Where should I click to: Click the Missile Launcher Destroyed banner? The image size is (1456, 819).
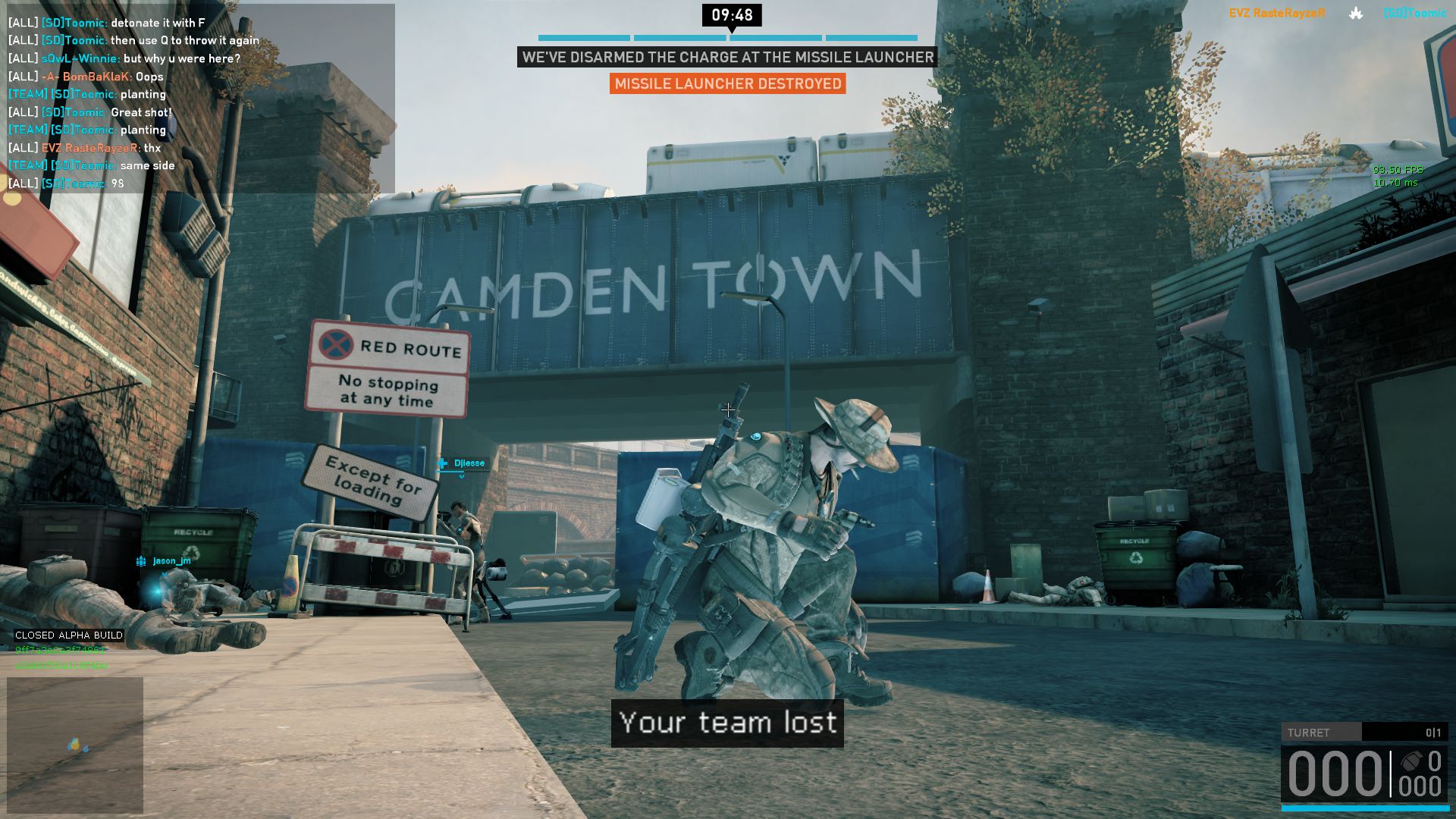pos(727,84)
